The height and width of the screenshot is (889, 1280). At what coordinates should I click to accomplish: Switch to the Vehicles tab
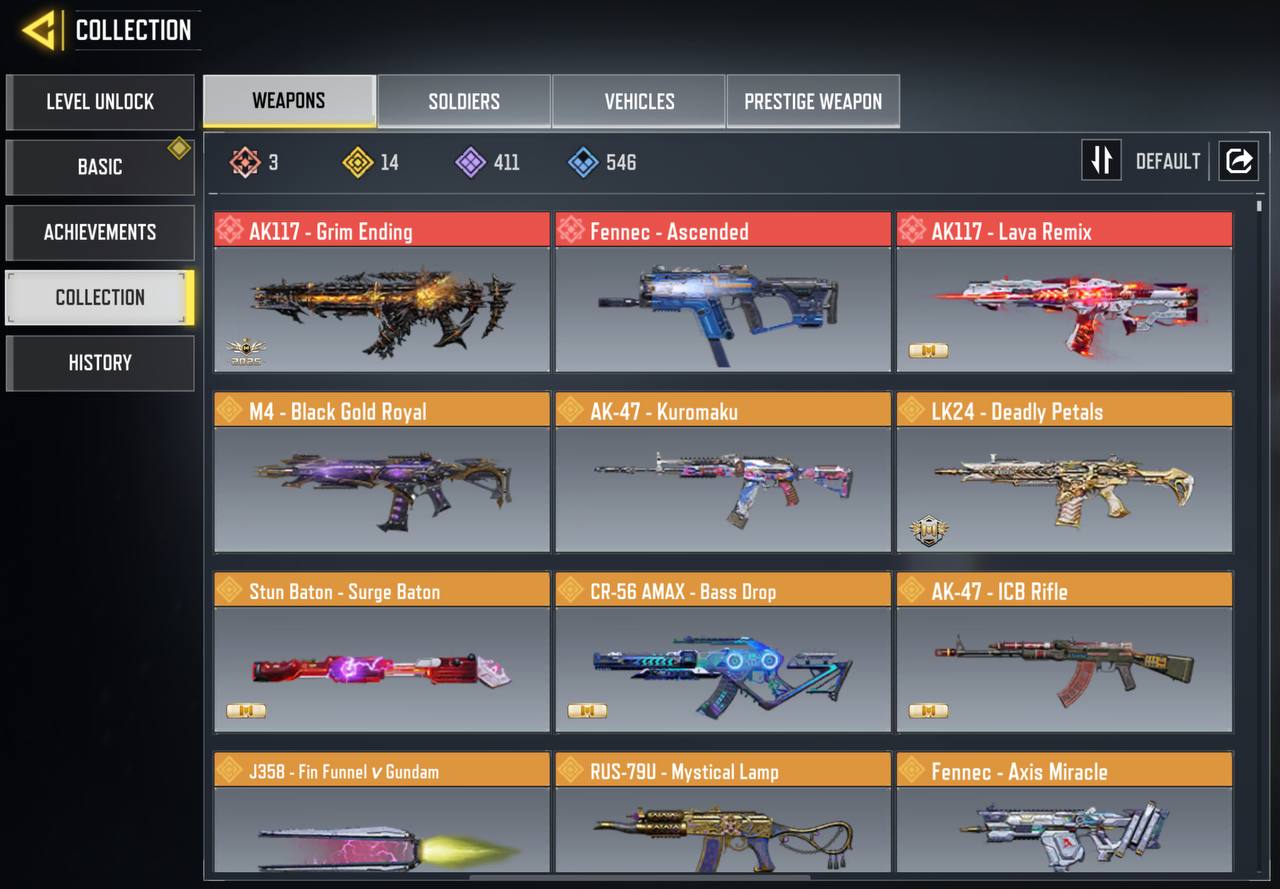(x=639, y=101)
